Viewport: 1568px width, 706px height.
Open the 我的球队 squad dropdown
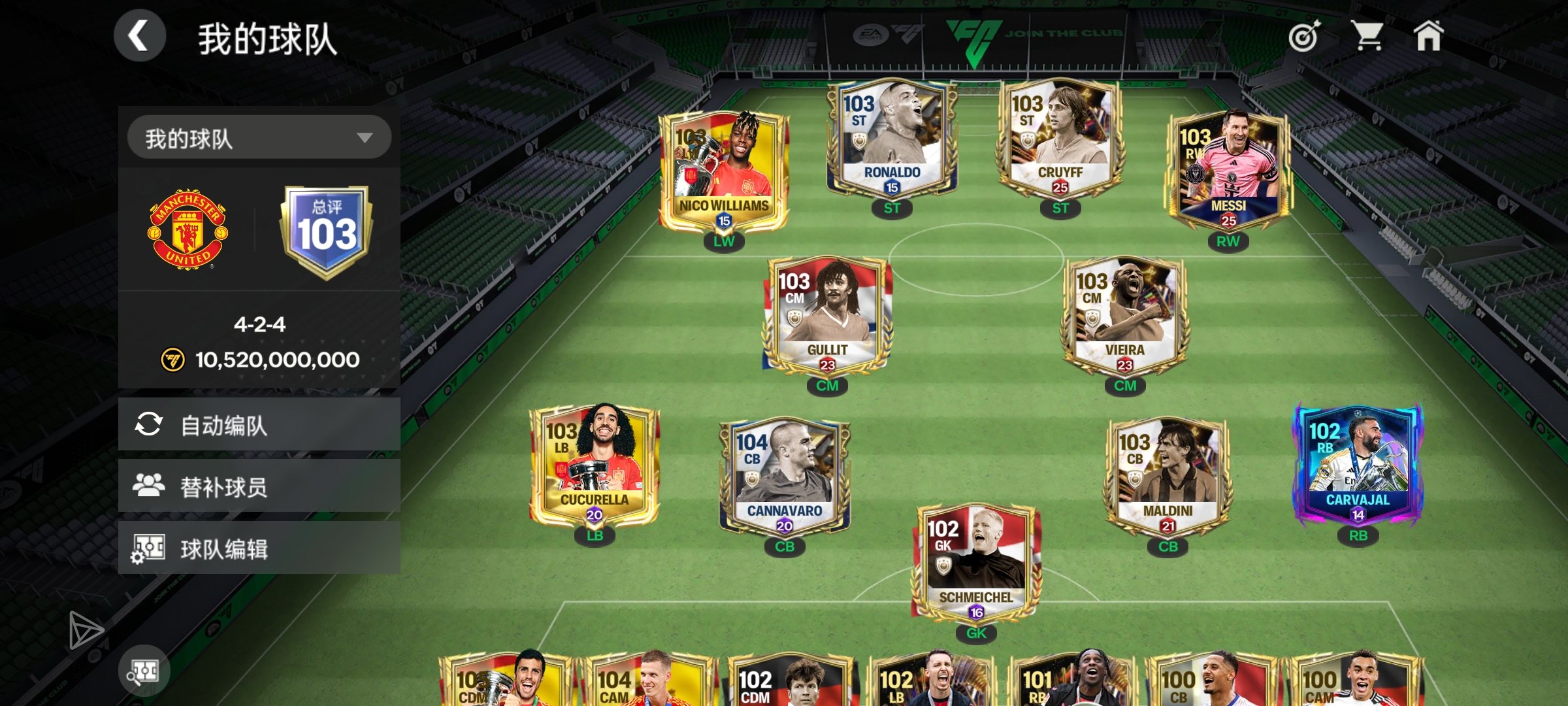click(x=259, y=138)
